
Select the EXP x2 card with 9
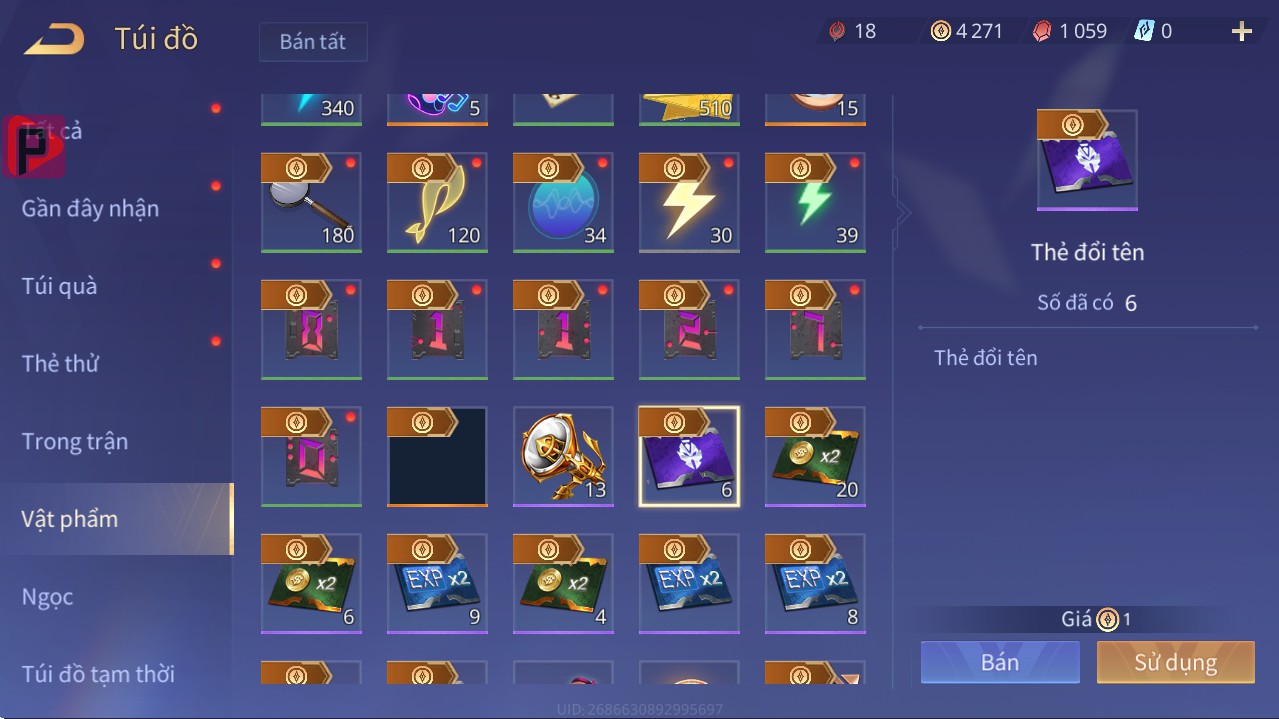point(437,584)
